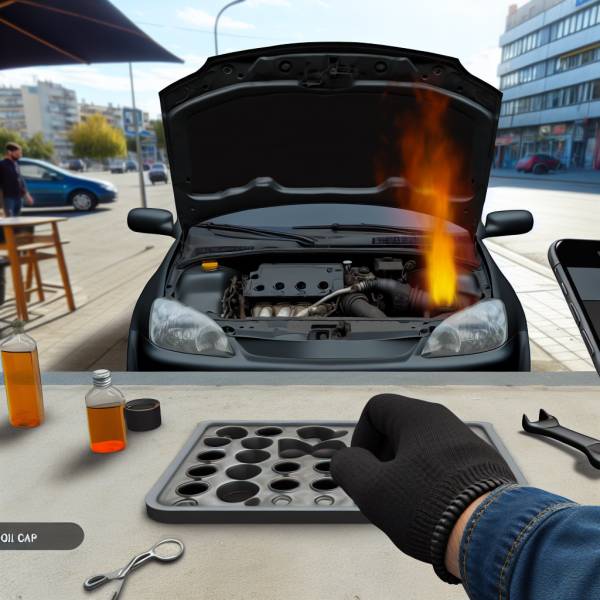Click the Oil Cap label pill
Viewport: 600px width, 600px height.
tap(38, 536)
